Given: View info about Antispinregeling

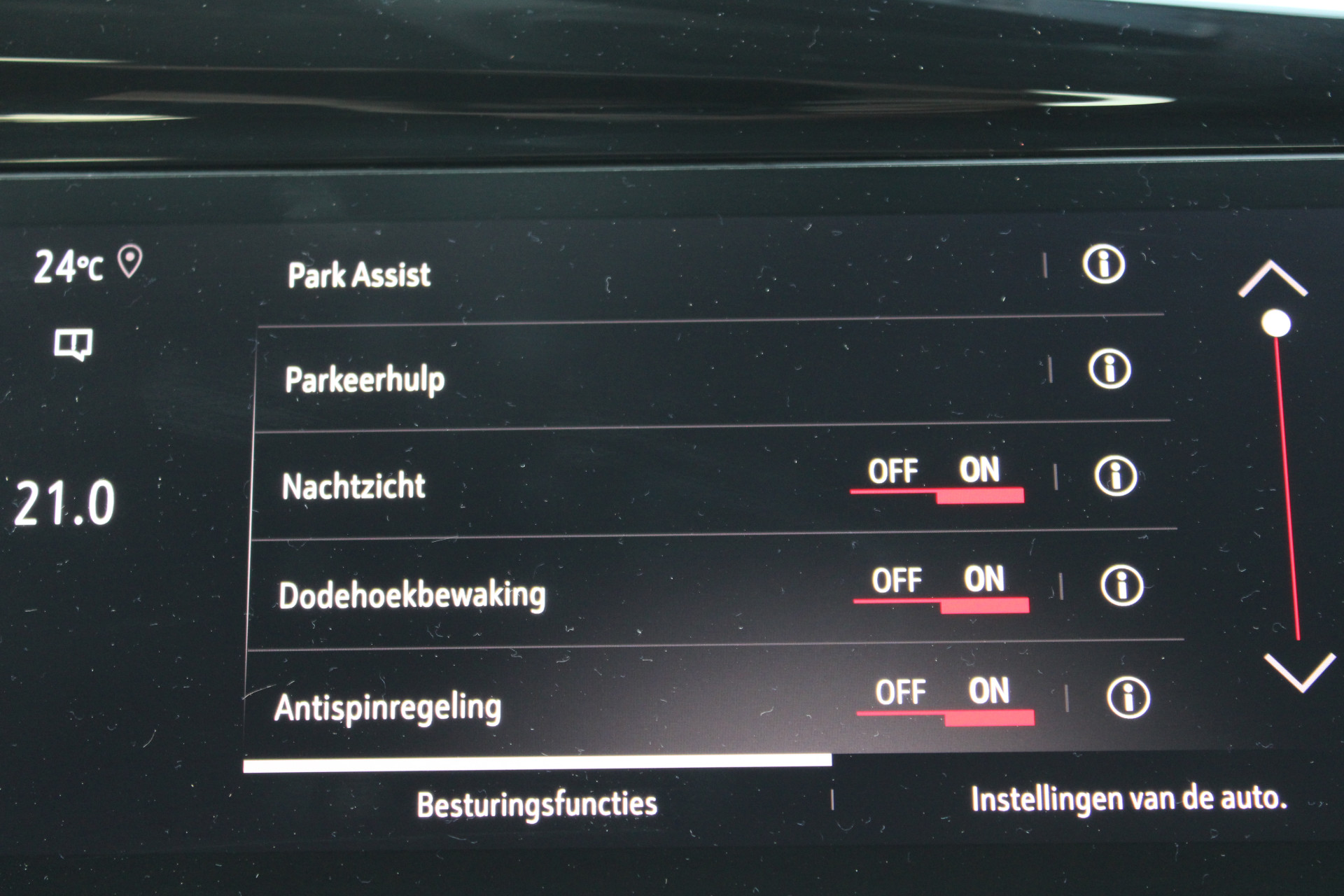Looking at the screenshot, I should tap(1128, 697).
